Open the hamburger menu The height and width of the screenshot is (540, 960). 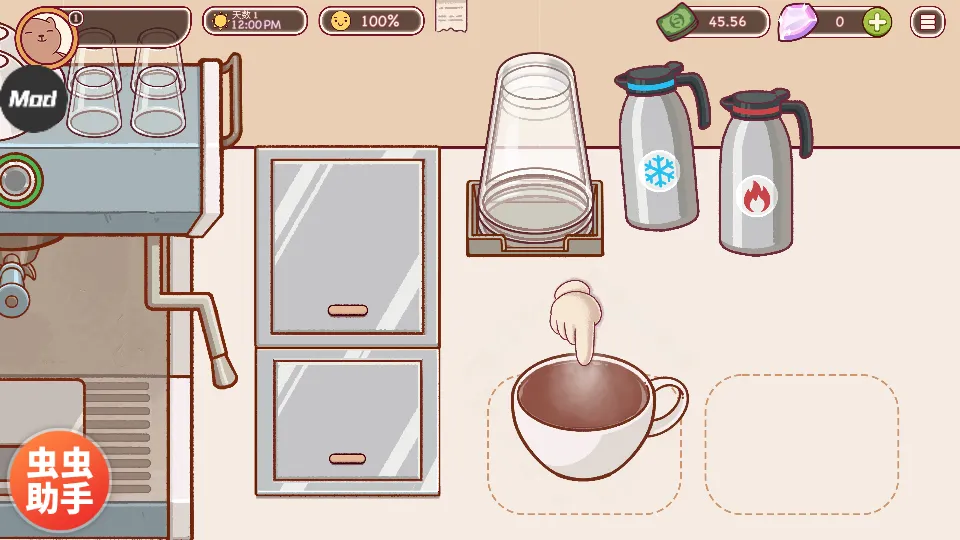[927, 21]
